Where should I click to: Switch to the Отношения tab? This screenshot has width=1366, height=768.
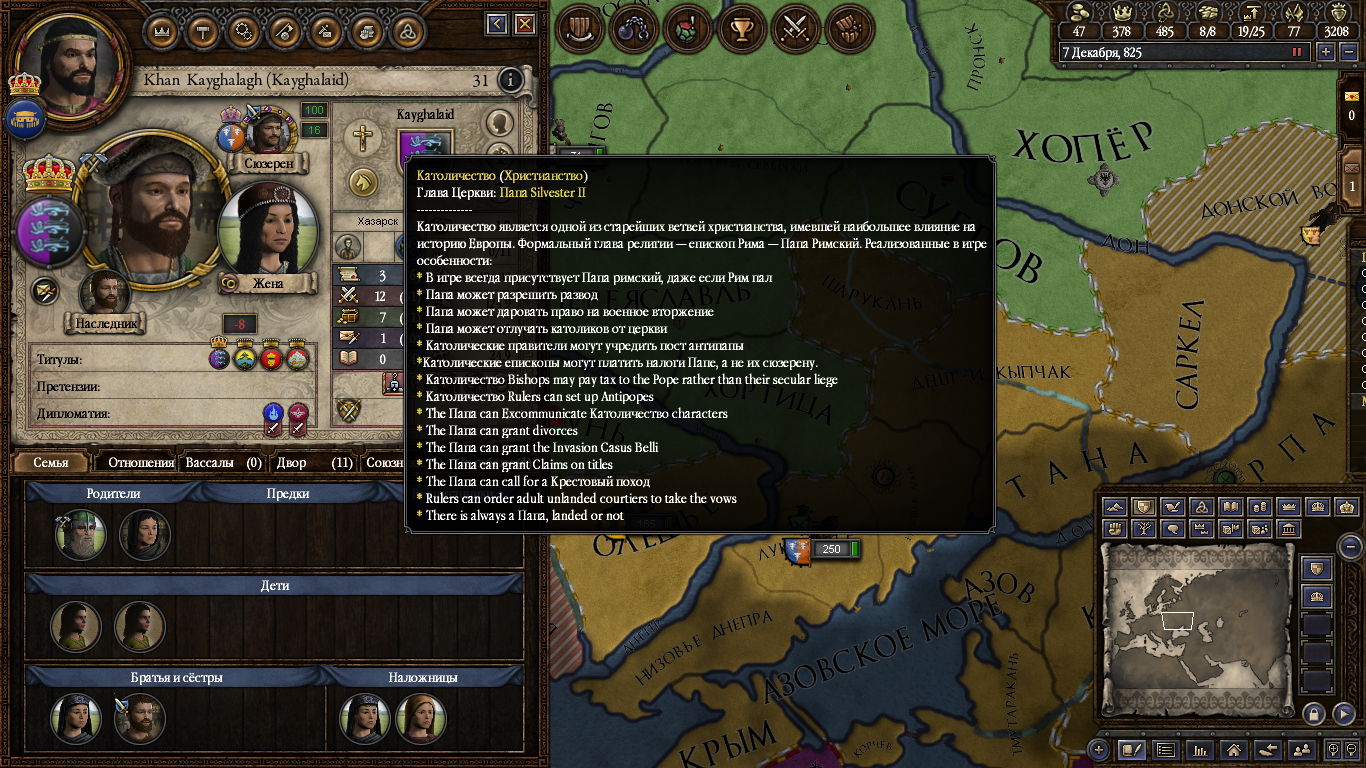(141, 463)
